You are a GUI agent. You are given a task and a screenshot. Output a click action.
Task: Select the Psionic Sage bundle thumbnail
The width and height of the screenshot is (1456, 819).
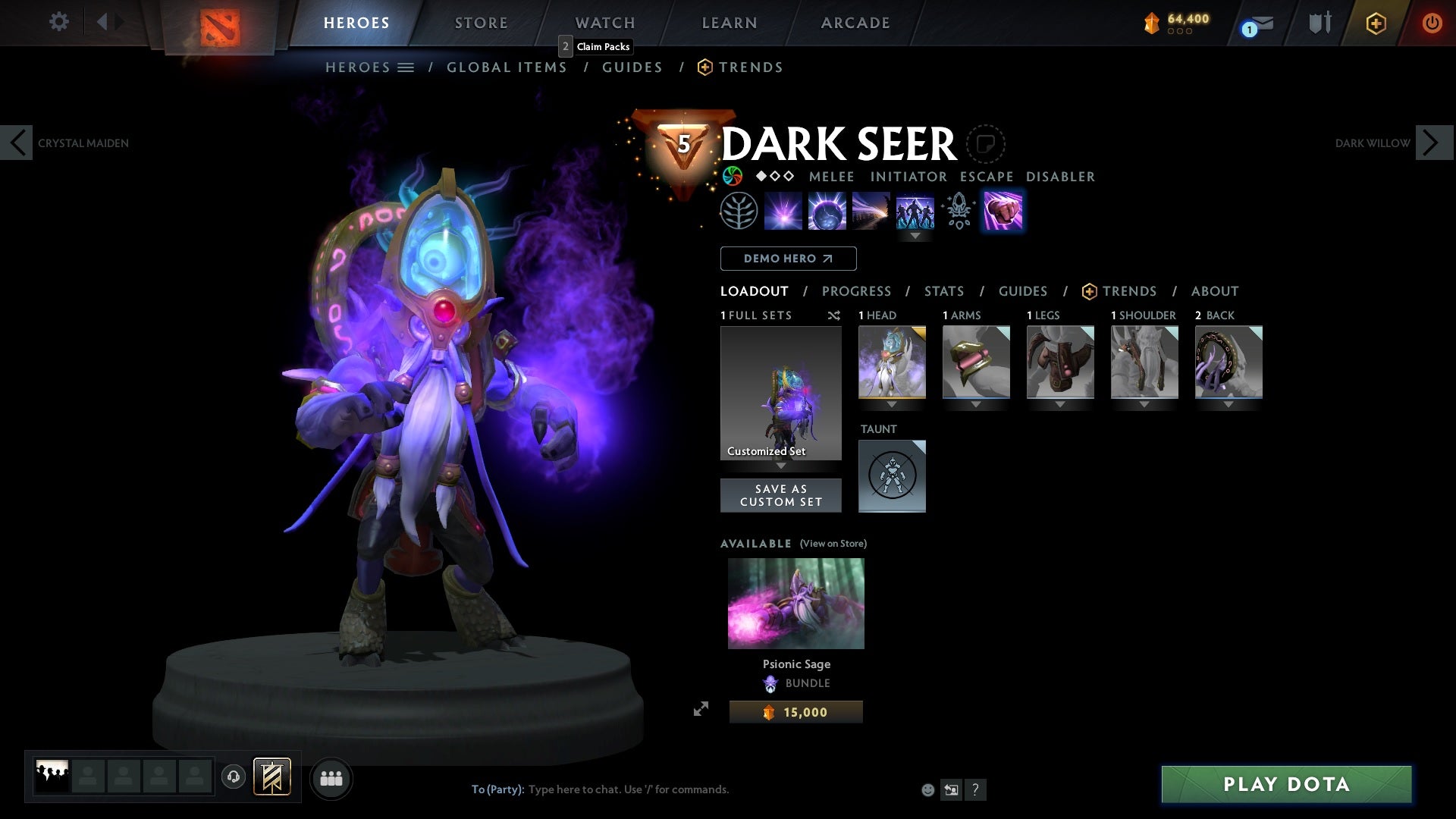point(795,603)
